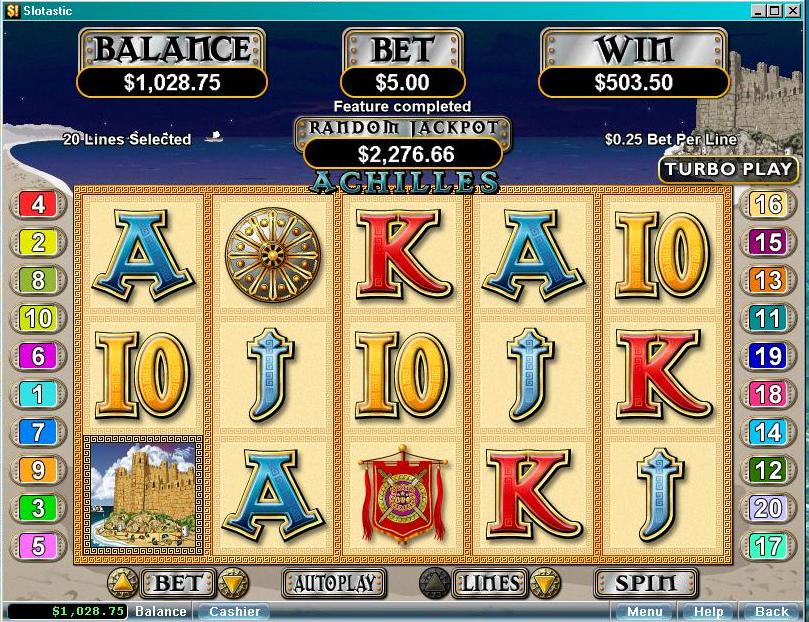Viewport: 809px width, 622px height.
Task: Go Back to the lobby
Action: tap(771, 611)
